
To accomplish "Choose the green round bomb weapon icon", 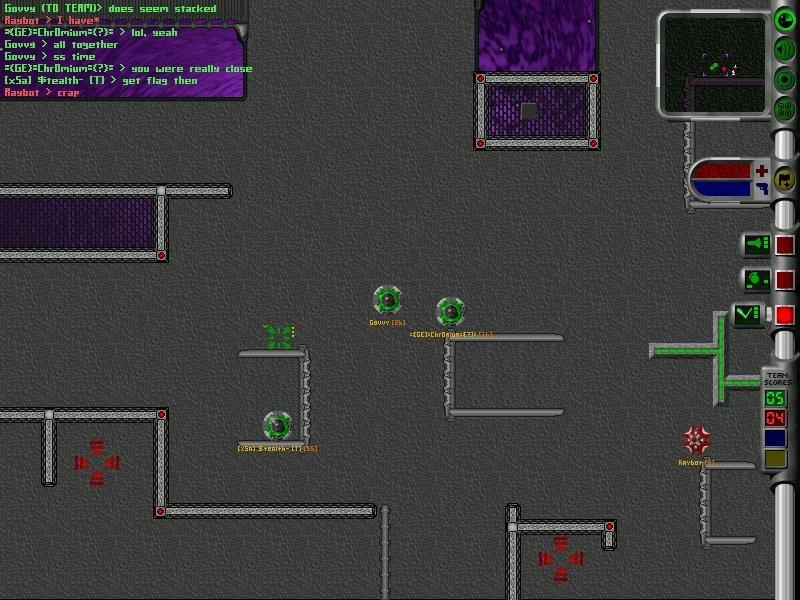I will tap(757, 280).
